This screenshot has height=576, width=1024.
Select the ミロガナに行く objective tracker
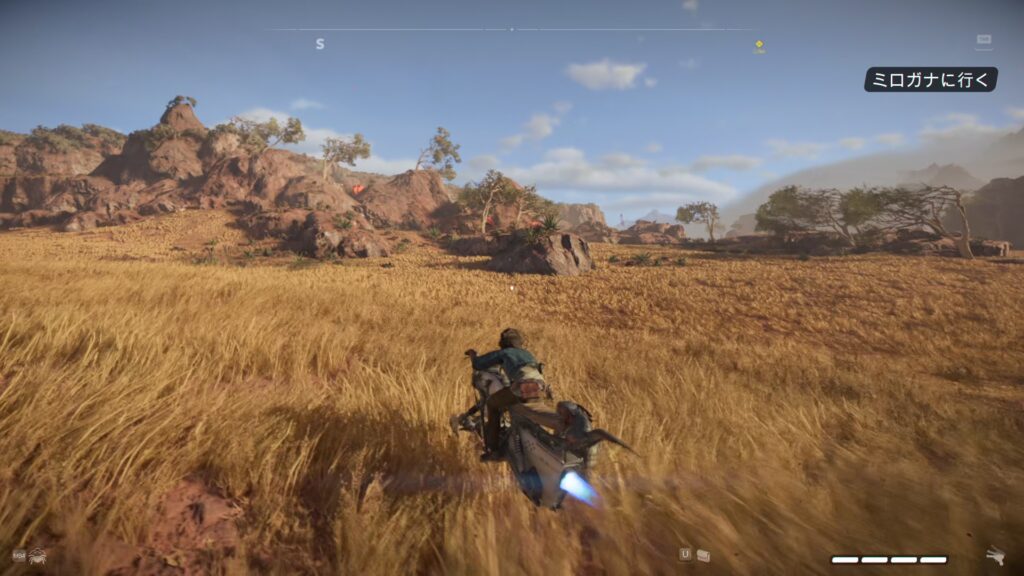coord(930,80)
